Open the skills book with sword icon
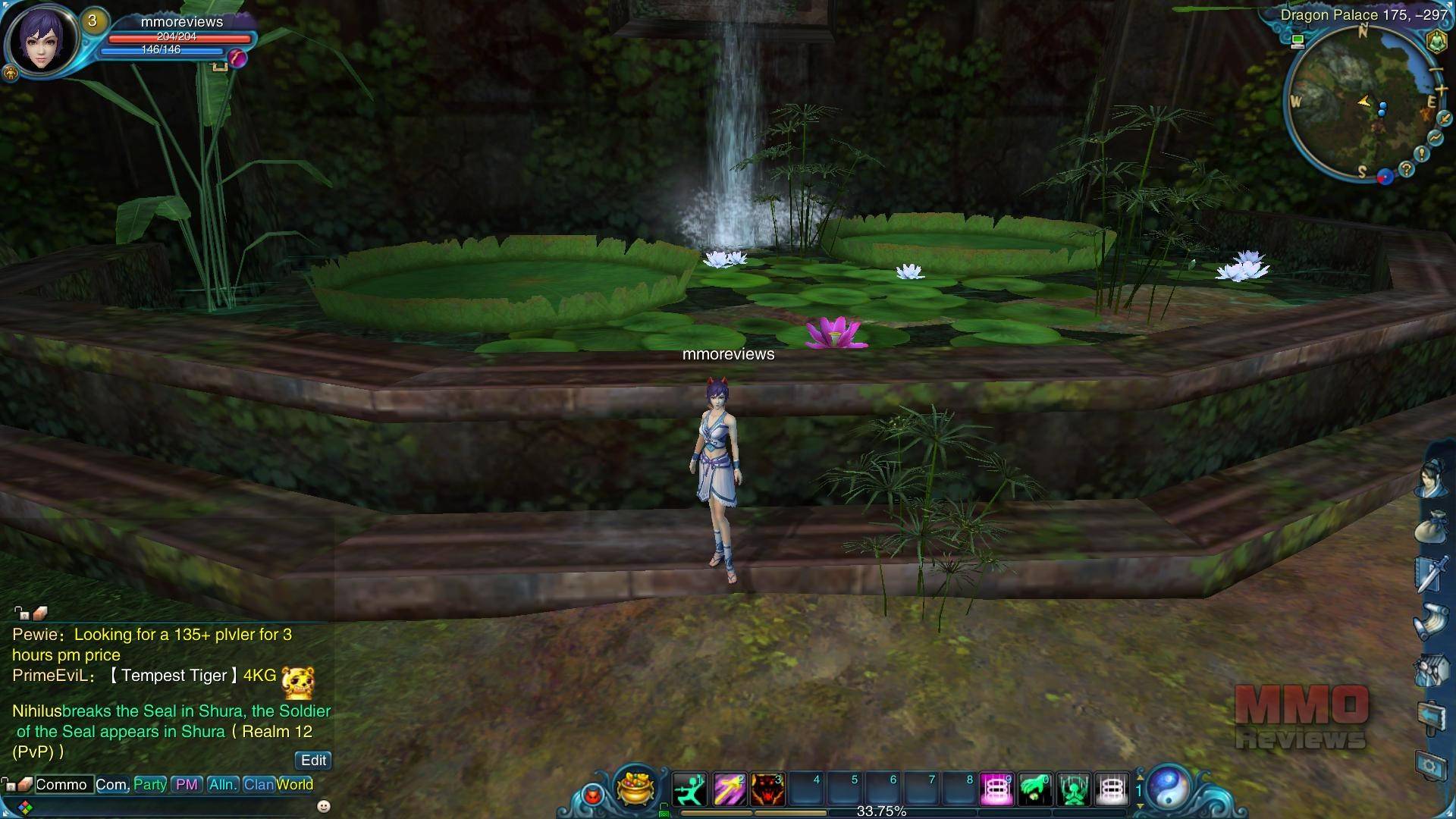The width and height of the screenshot is (1456, 819). coord(1432,573)
